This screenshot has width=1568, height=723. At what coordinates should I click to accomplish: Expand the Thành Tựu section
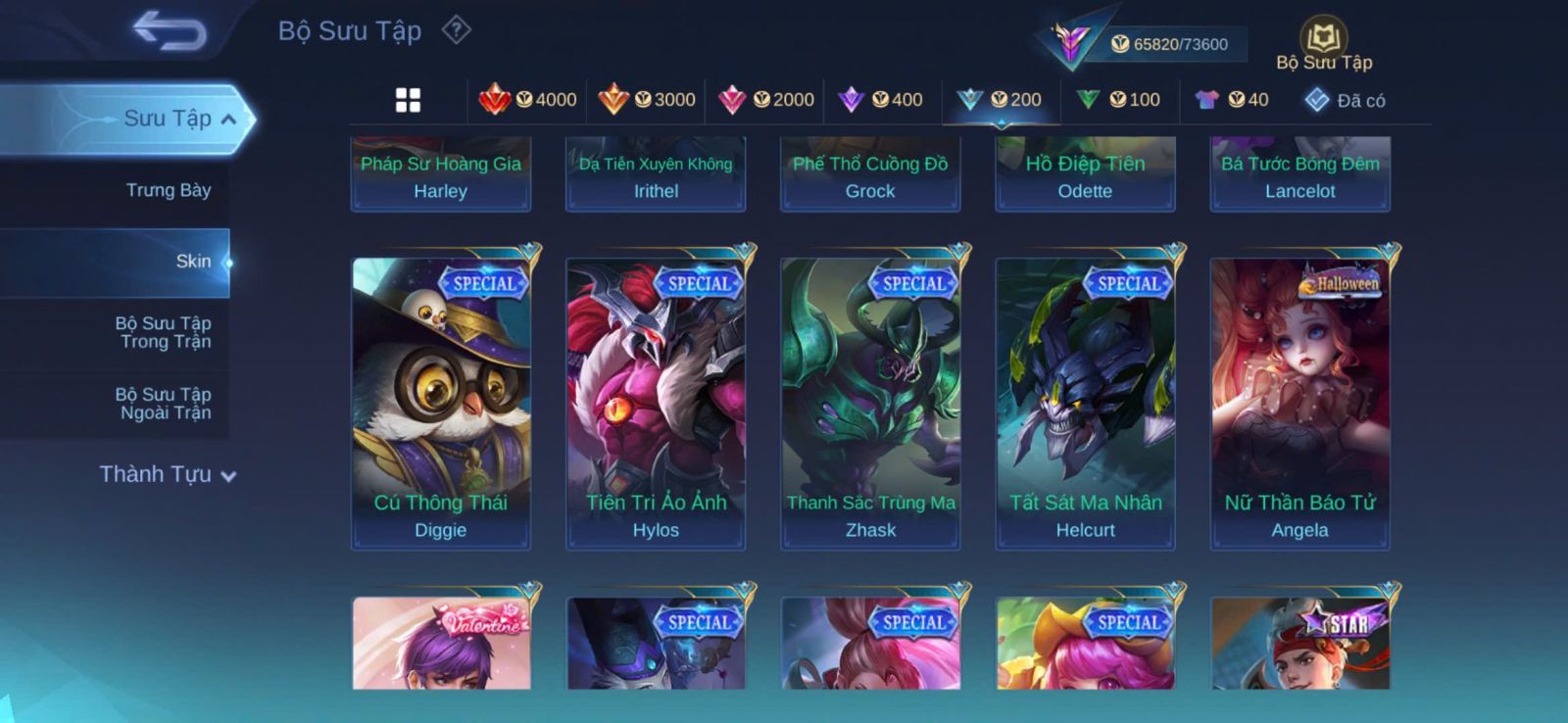168,474
